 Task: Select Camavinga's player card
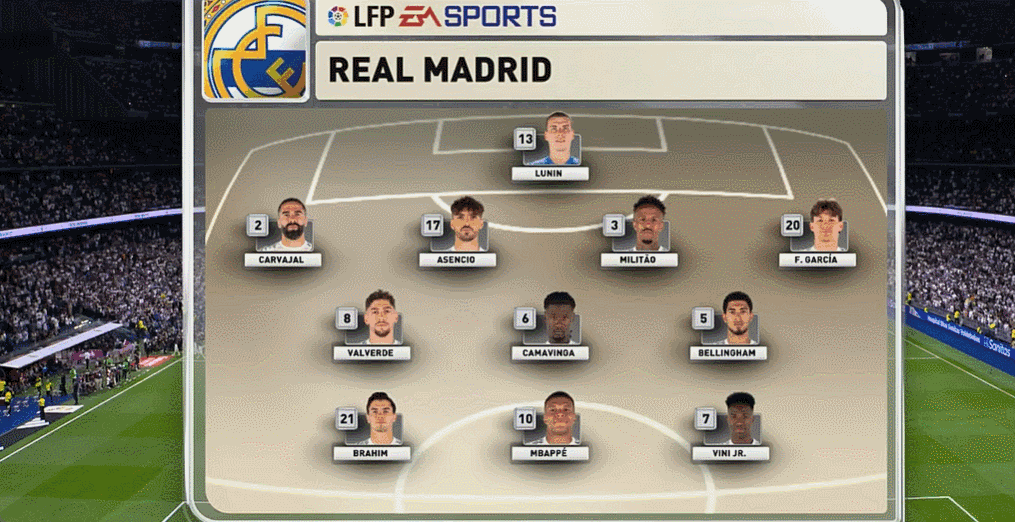(x=558, y=320)
